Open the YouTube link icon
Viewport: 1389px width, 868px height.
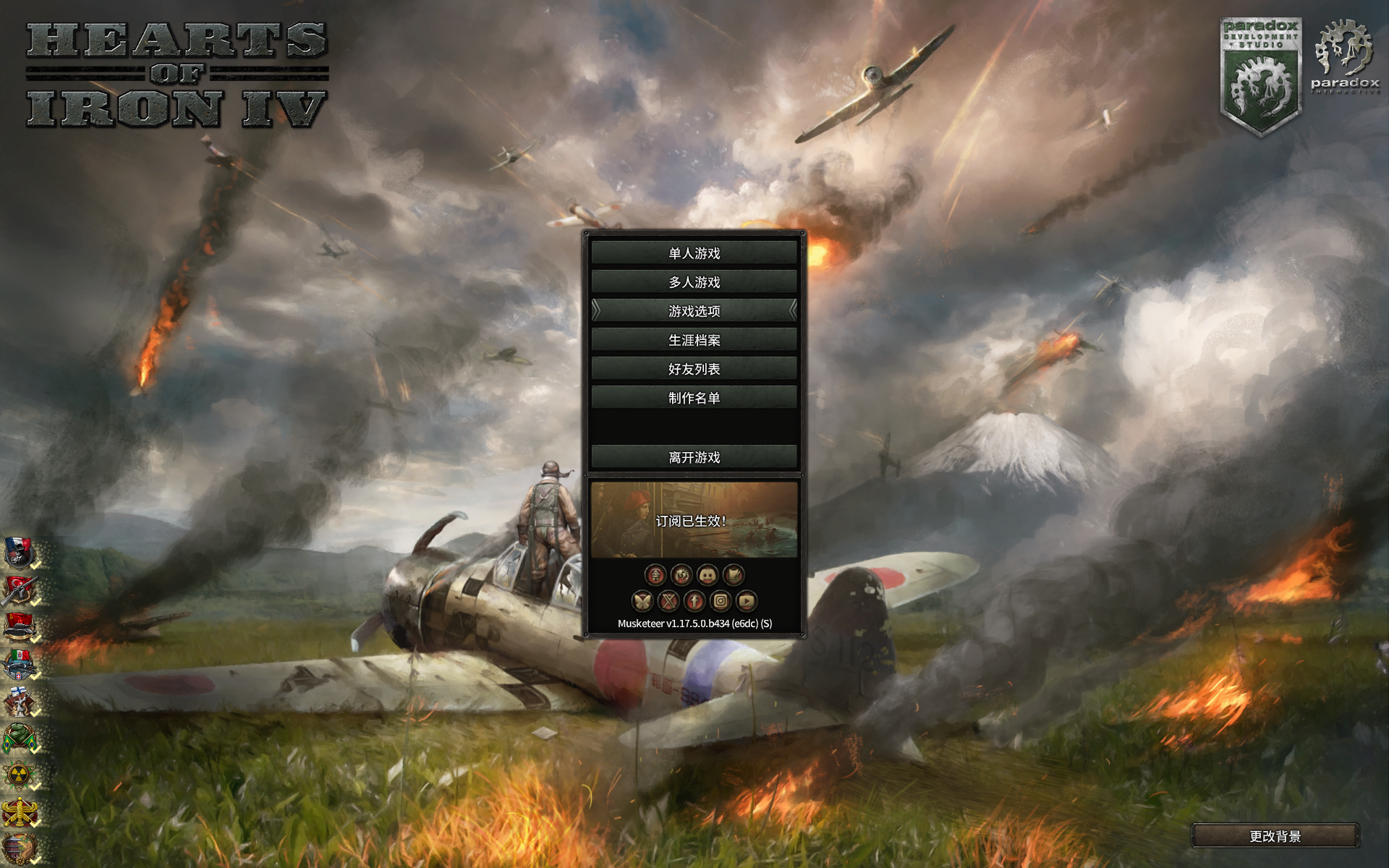(x=747, y=600)
